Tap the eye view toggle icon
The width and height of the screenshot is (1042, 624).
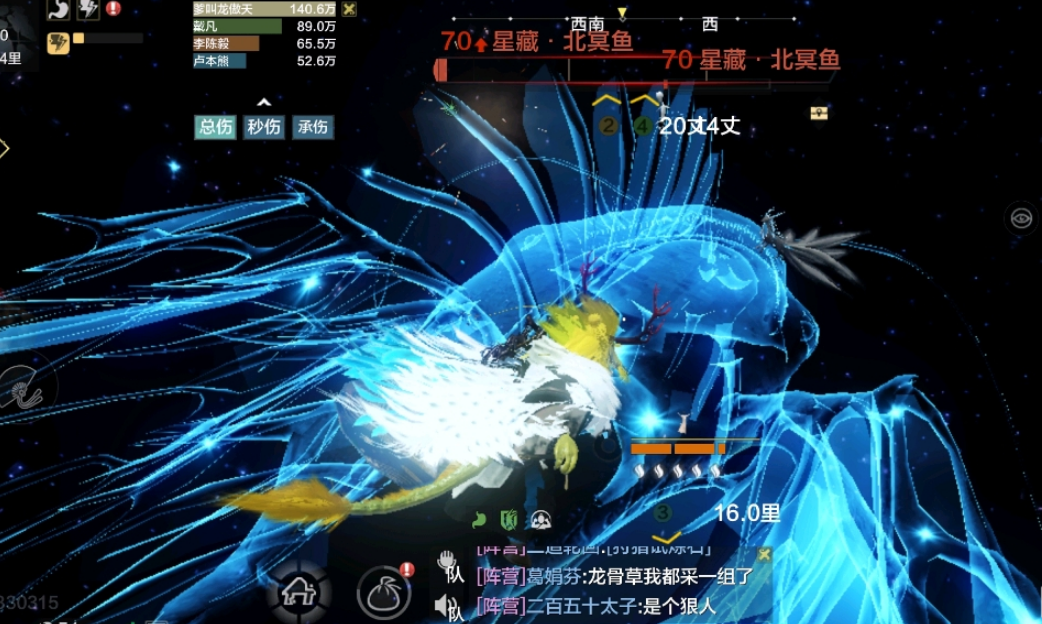pyautogui.click(x=1021, y=217)
